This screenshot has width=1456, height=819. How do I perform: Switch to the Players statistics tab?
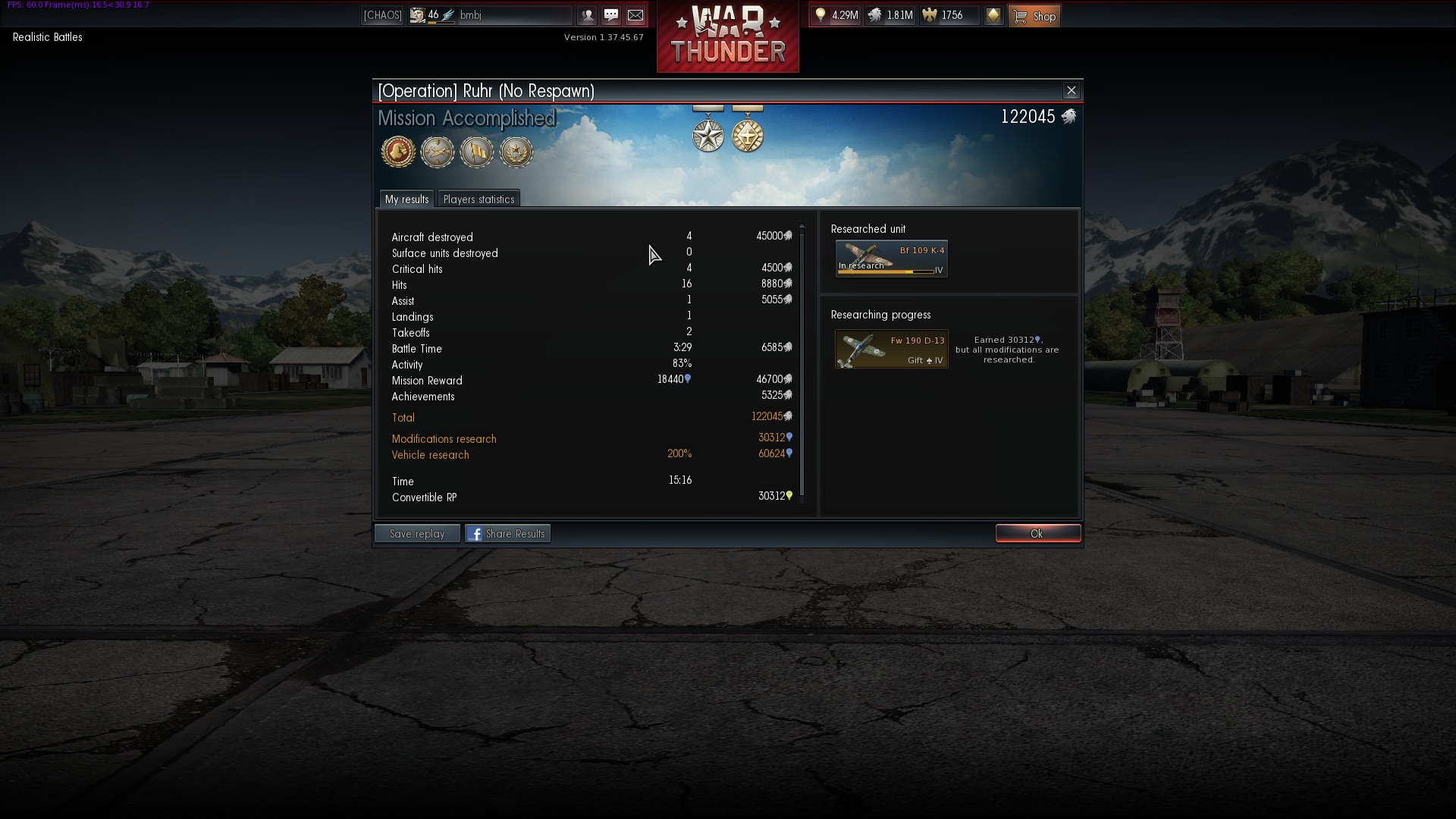pos(479,199)
